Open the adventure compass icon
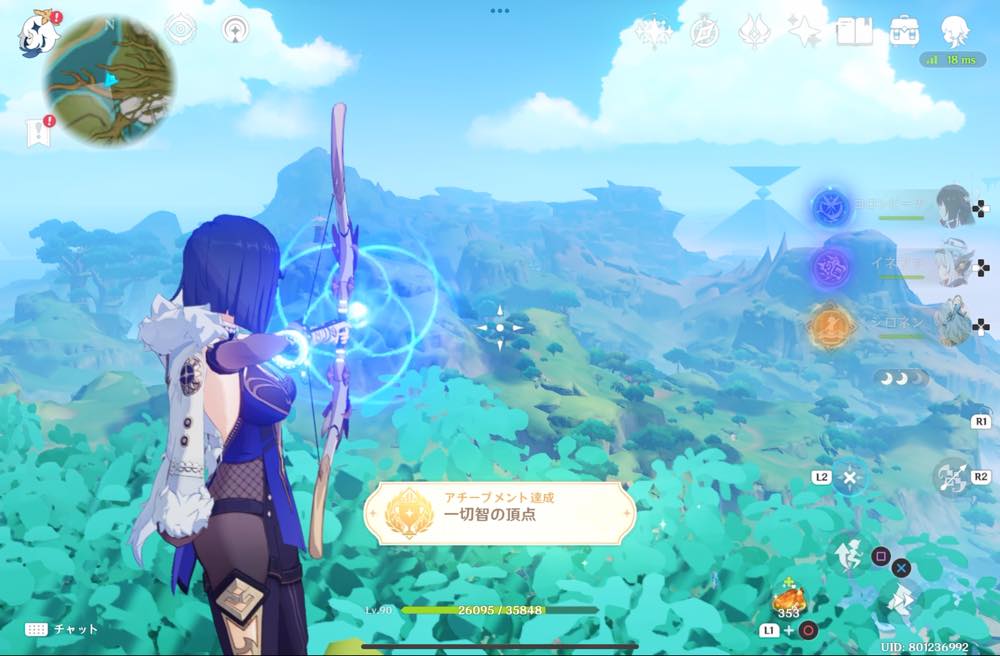Viewport: 1000px width, 656px height. (x=704, y=32)
